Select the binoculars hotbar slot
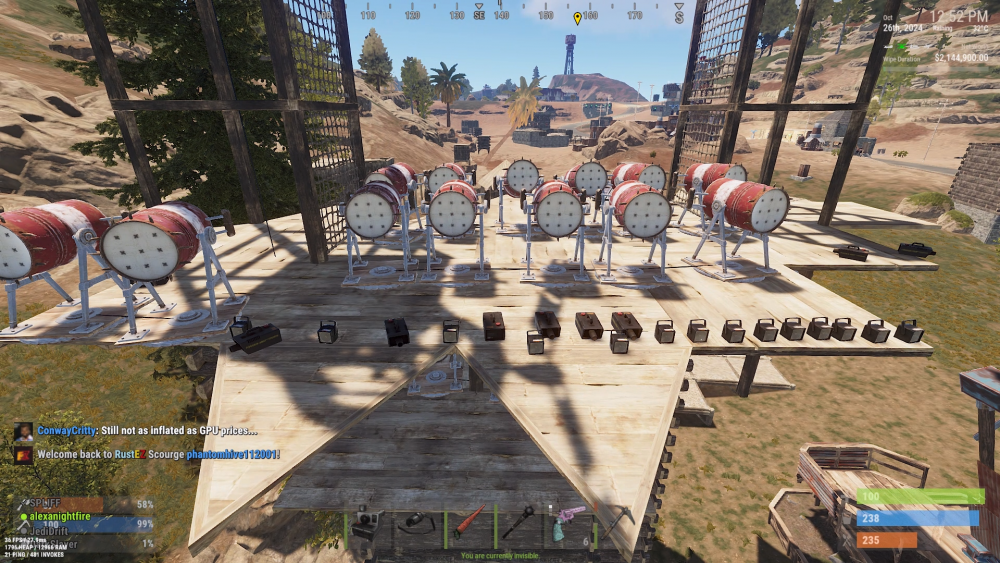This screenshot has width=1000, height=563. pos(418,524)
